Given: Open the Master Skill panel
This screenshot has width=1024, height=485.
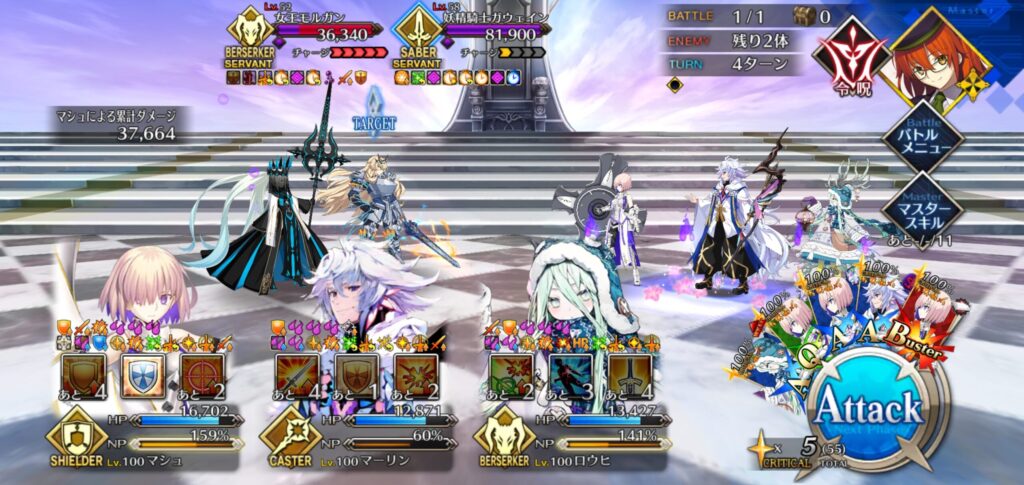Looking at the screenshot, I should coord(922,207).
